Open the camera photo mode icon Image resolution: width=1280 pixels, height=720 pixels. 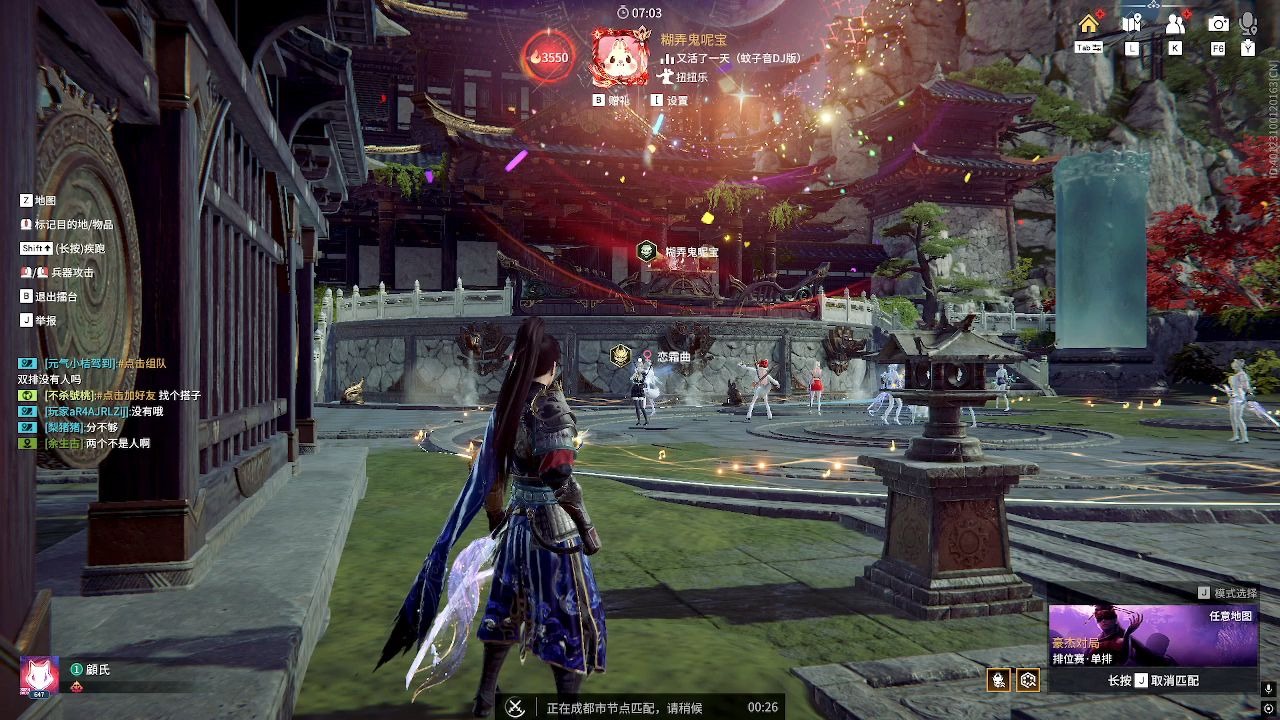(1218, 24)
